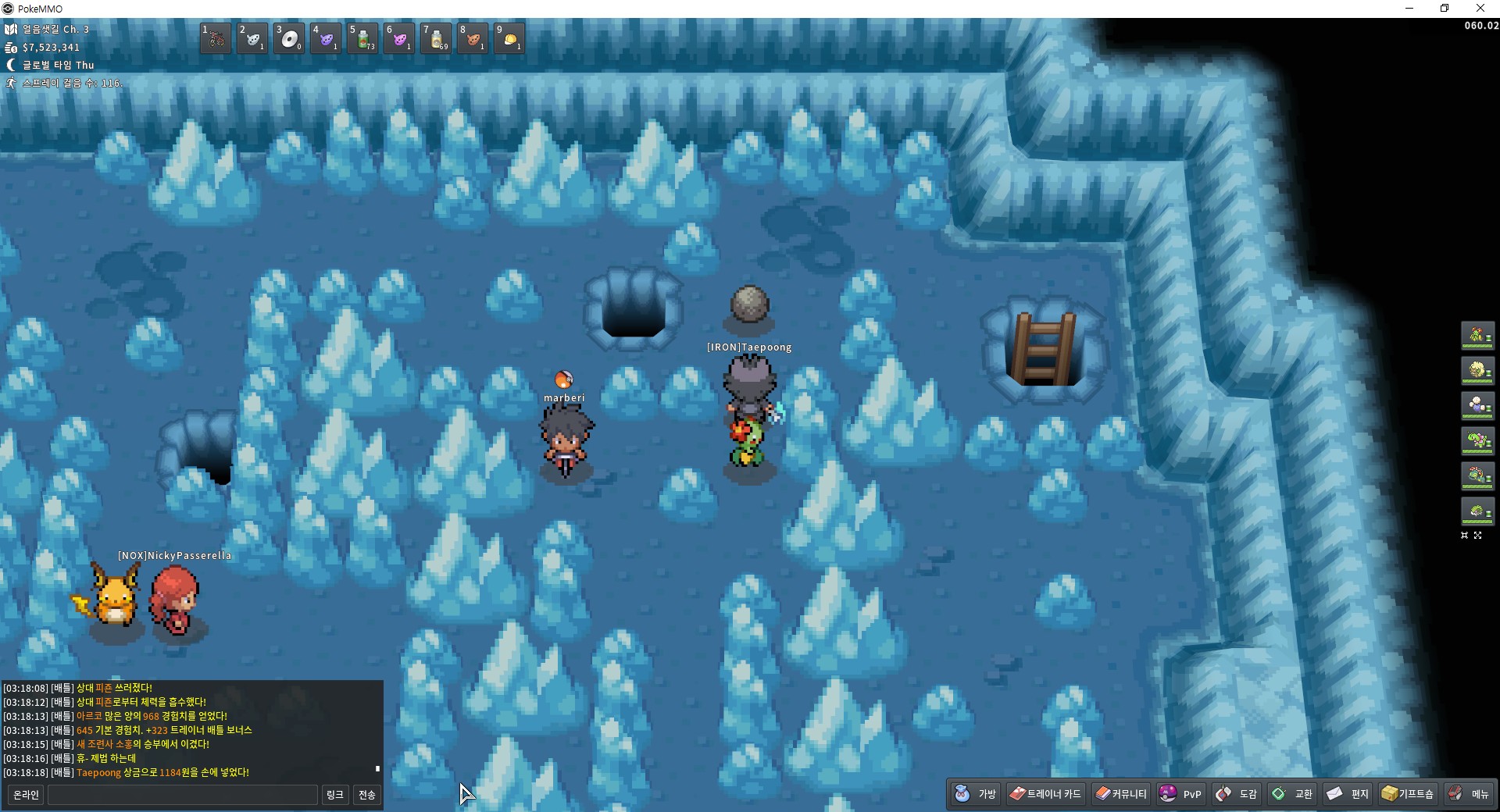Select the 온라인 chat channel button

click(x=26, y=795)
